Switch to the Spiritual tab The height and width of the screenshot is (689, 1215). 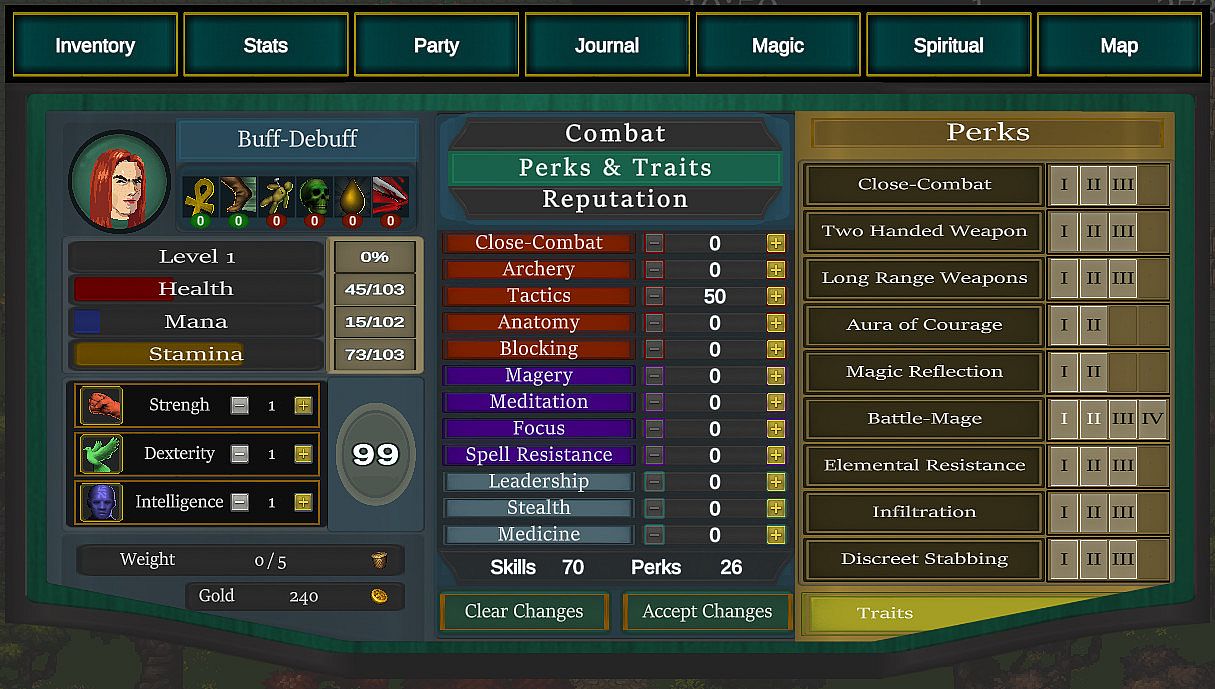click(948, 45)
